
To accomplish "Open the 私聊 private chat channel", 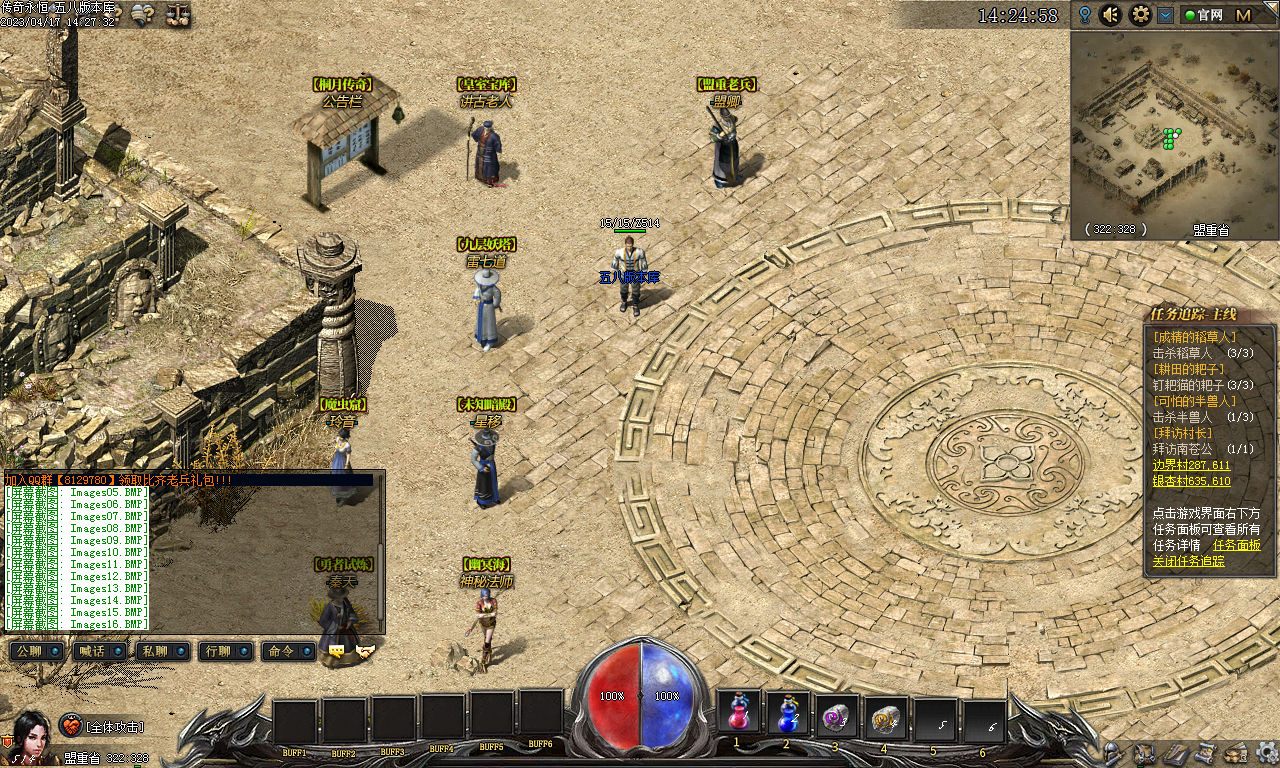I will click(x=164, y=651).
